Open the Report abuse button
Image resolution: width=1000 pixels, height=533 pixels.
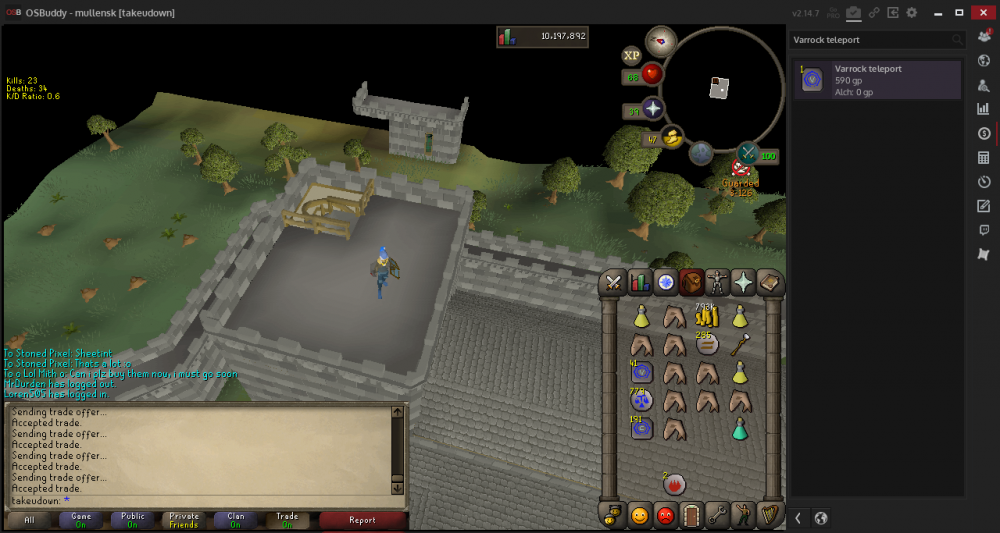click(x=362, y=520)
